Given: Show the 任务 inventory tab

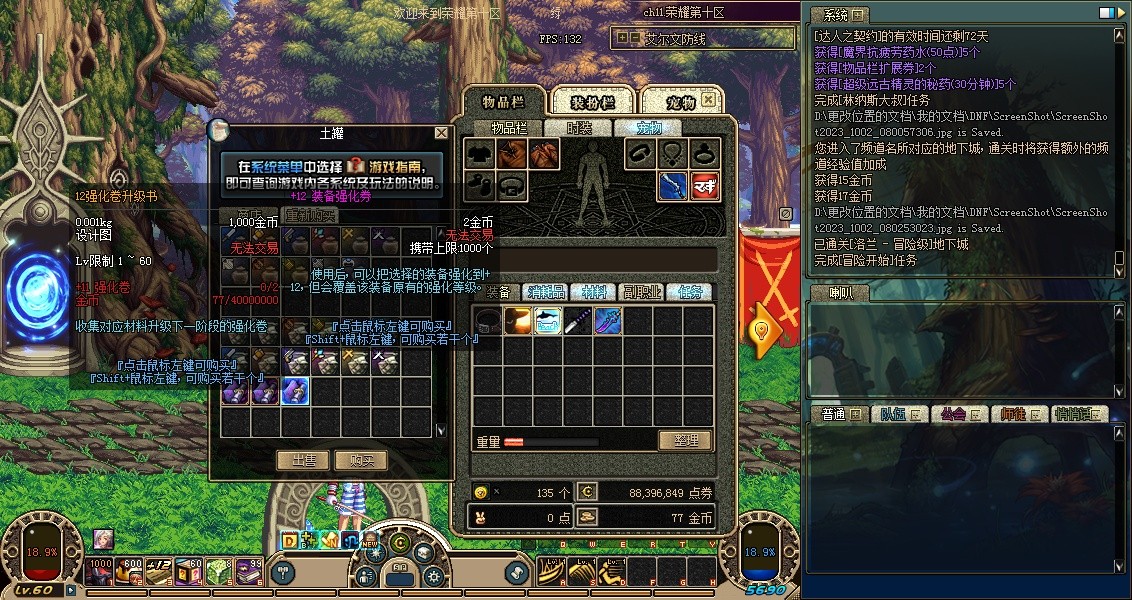Looking at the screenshot, I should coord(689,292).
